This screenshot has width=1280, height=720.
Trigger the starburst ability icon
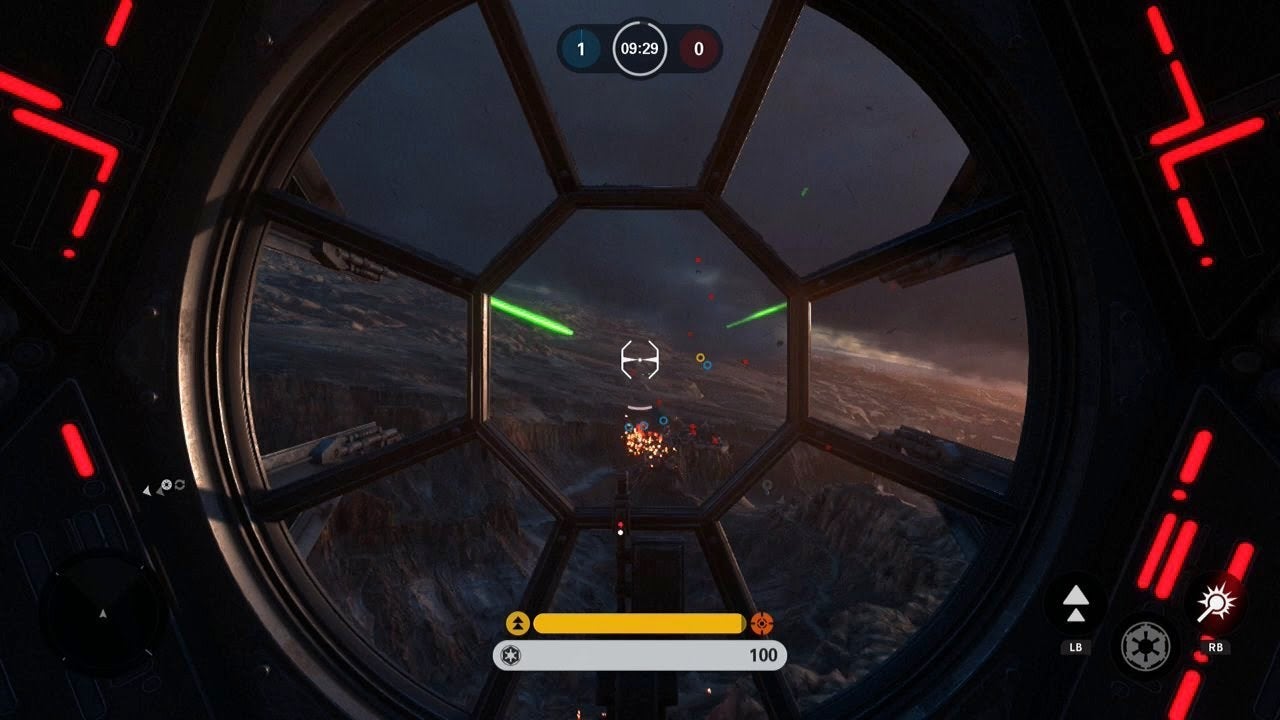pyautogui.click(x=1218, y=603)
